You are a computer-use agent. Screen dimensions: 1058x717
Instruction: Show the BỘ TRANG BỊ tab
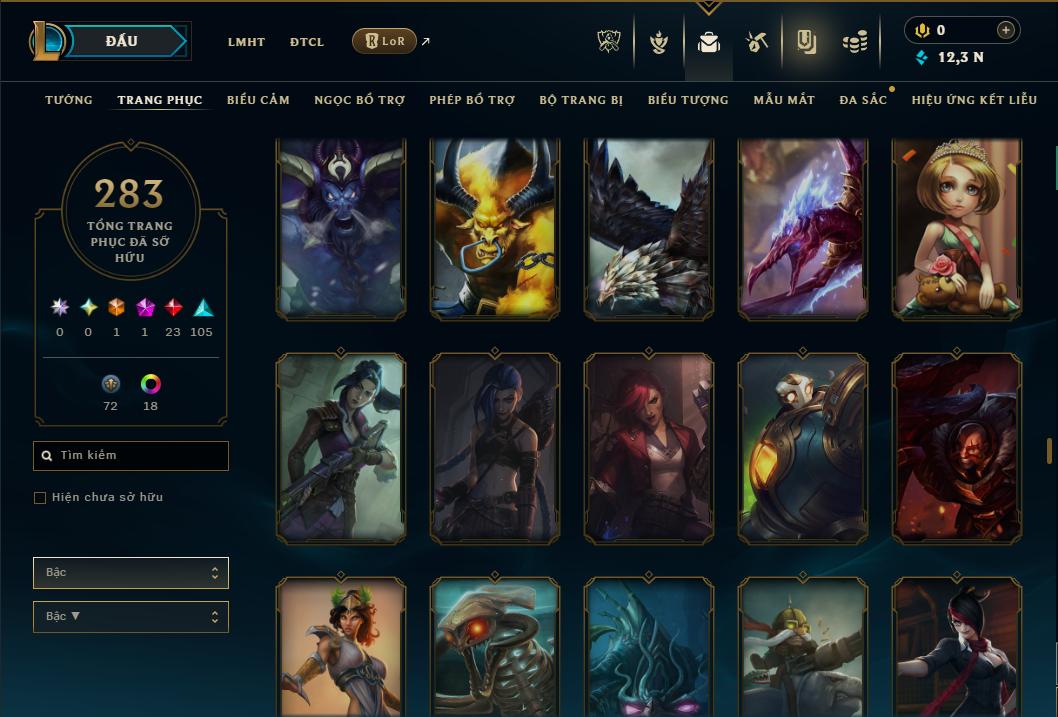(581, 100)
